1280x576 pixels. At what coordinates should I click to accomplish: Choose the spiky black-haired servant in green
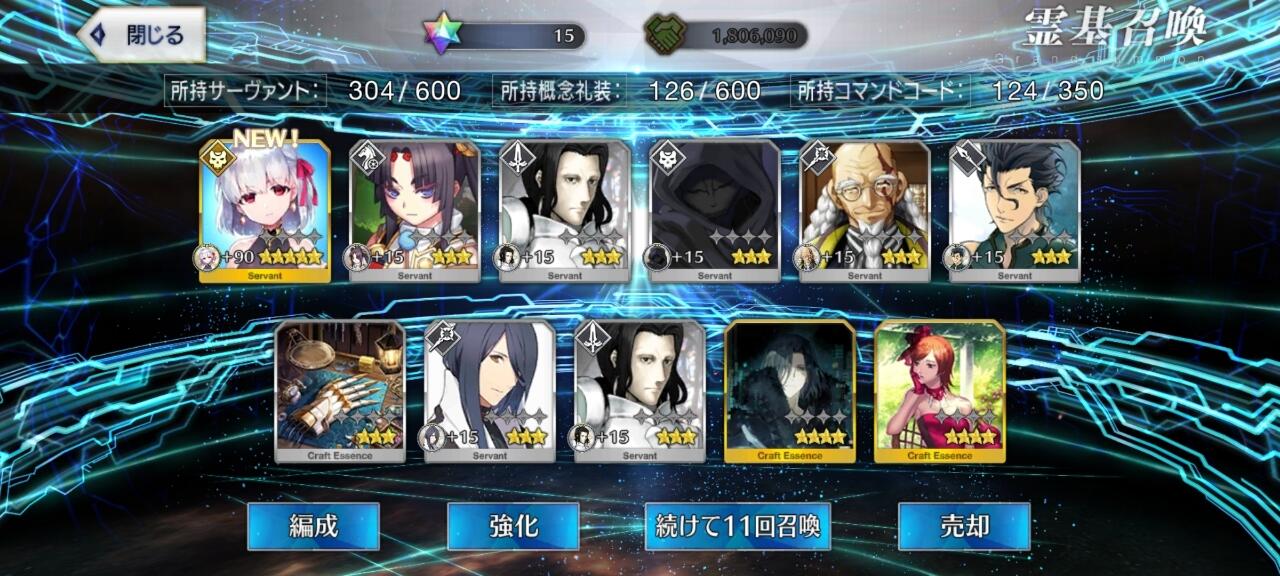[x=1015, y=211]
